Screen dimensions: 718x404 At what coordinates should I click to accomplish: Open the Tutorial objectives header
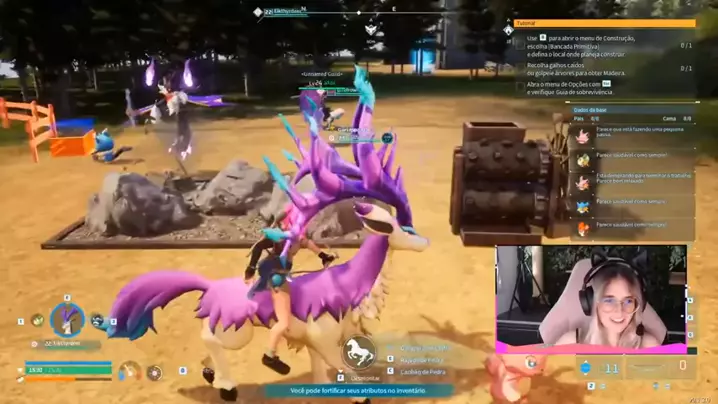tap(604, 23)
